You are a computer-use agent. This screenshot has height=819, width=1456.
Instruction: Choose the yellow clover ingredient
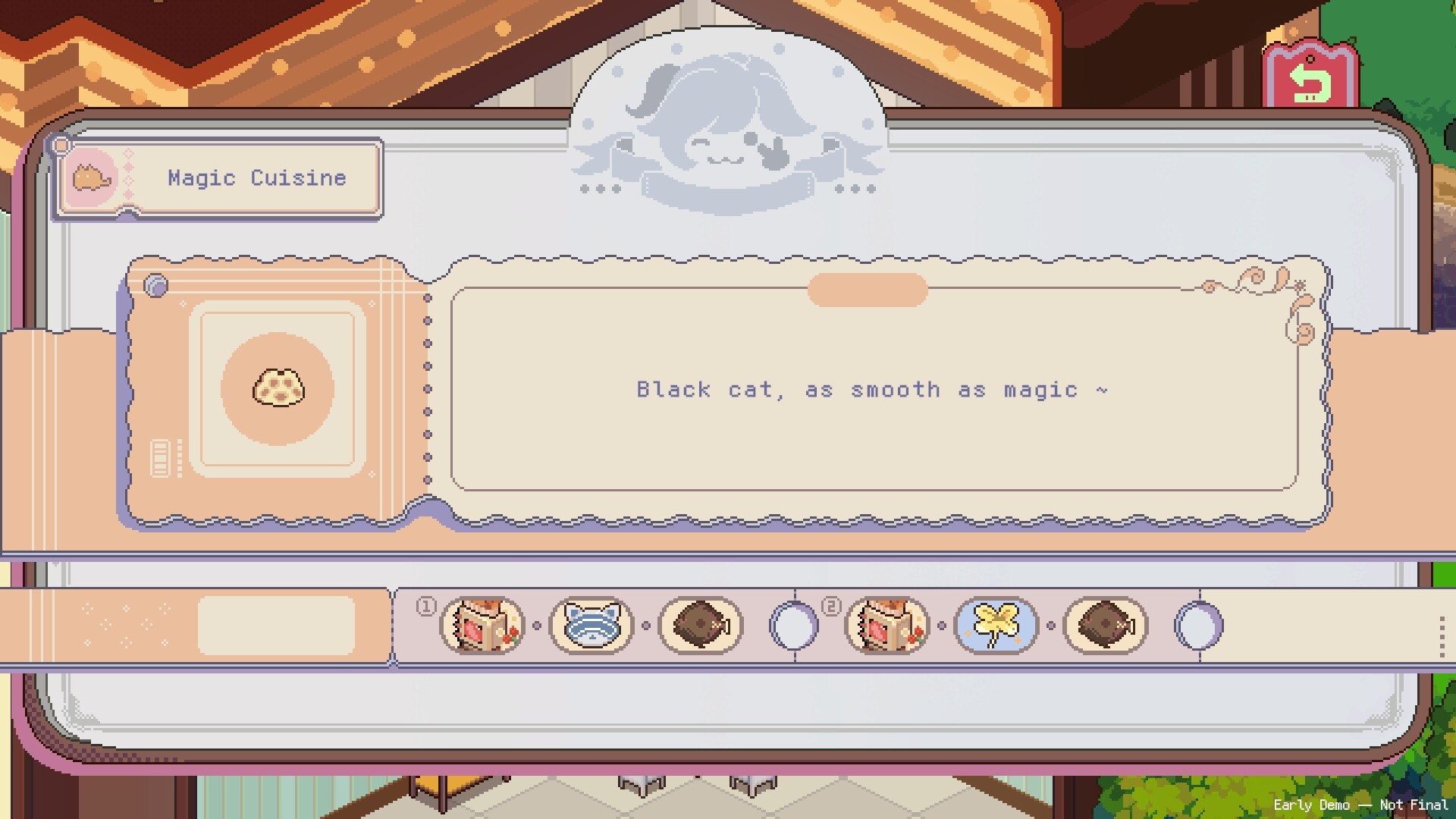(x=996, y=626)
